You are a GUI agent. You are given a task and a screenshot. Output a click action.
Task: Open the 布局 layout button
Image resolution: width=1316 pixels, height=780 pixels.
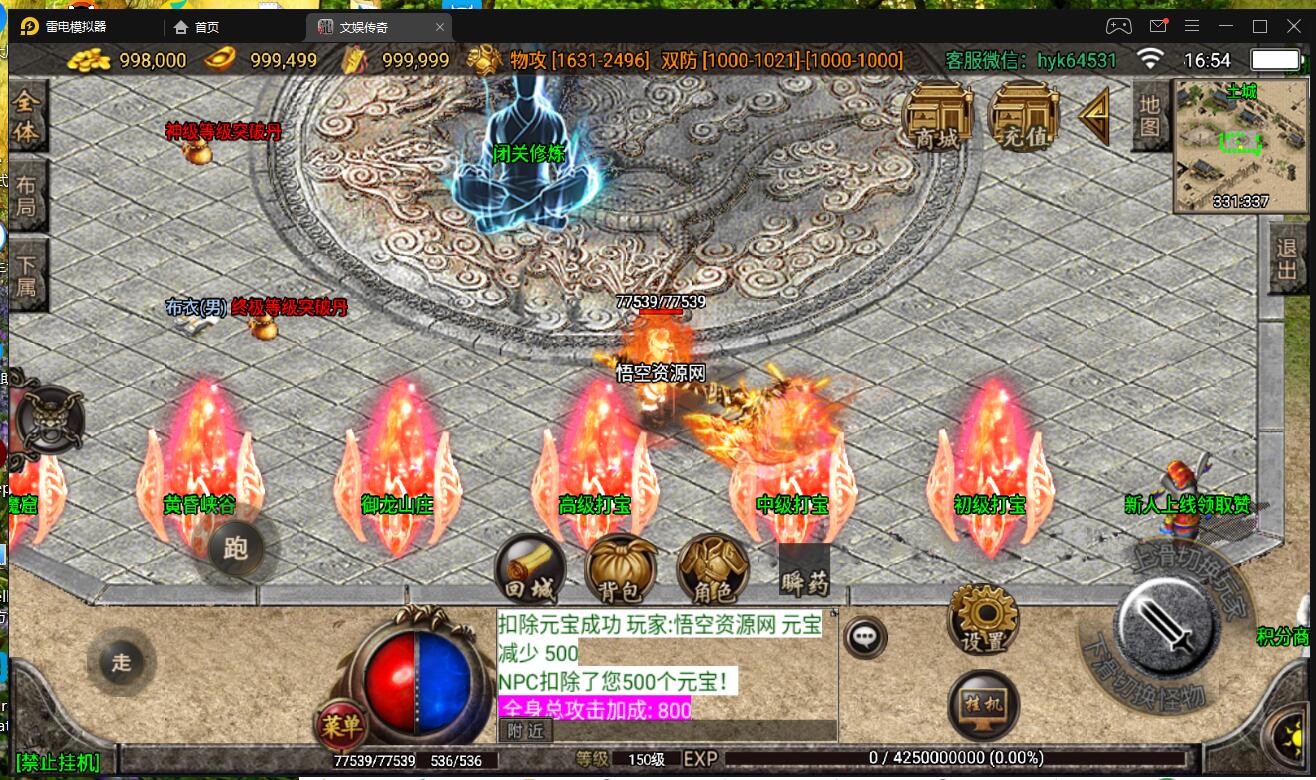[27, 196]
